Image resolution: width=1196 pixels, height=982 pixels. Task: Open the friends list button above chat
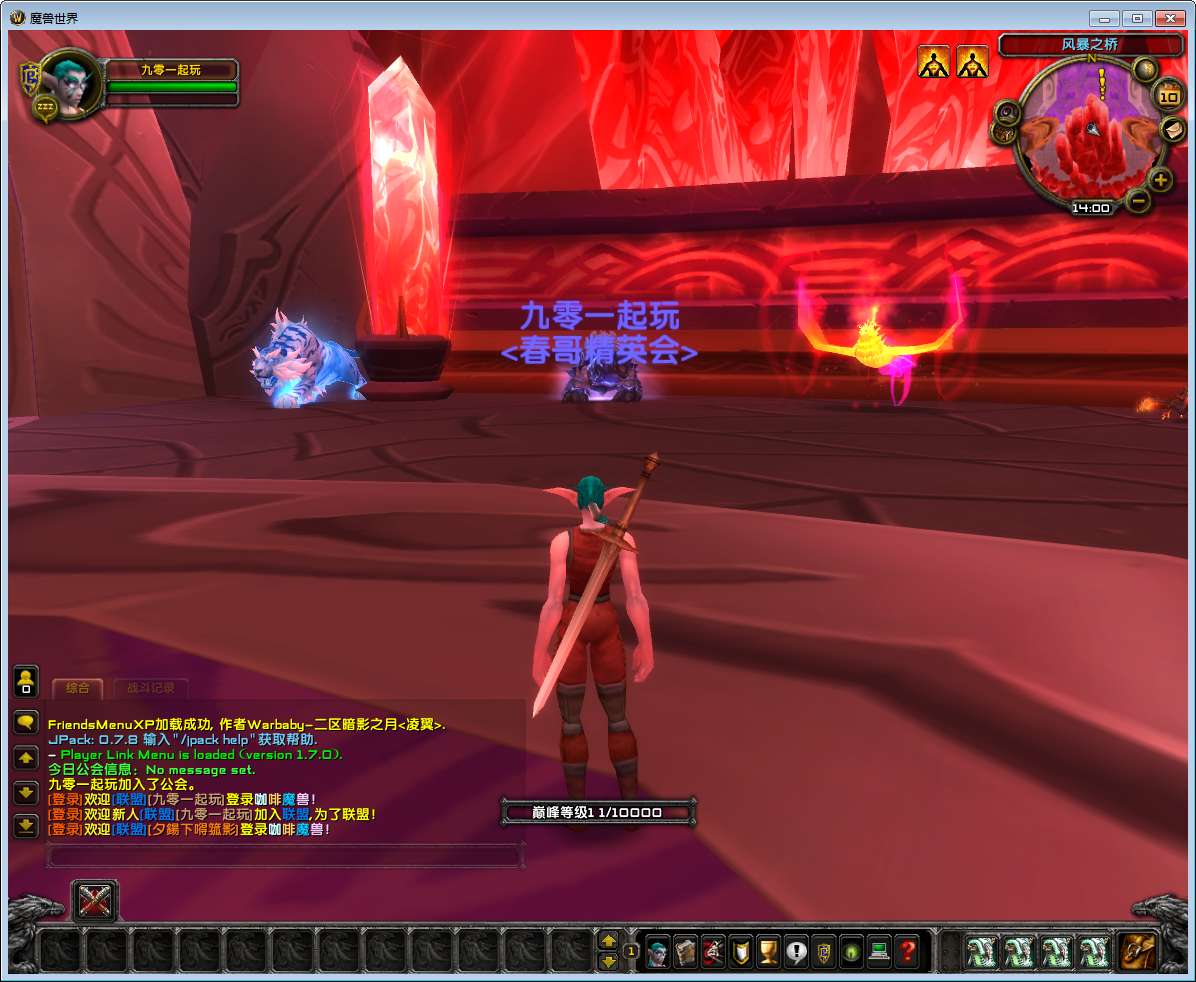[x=26, y=682]
